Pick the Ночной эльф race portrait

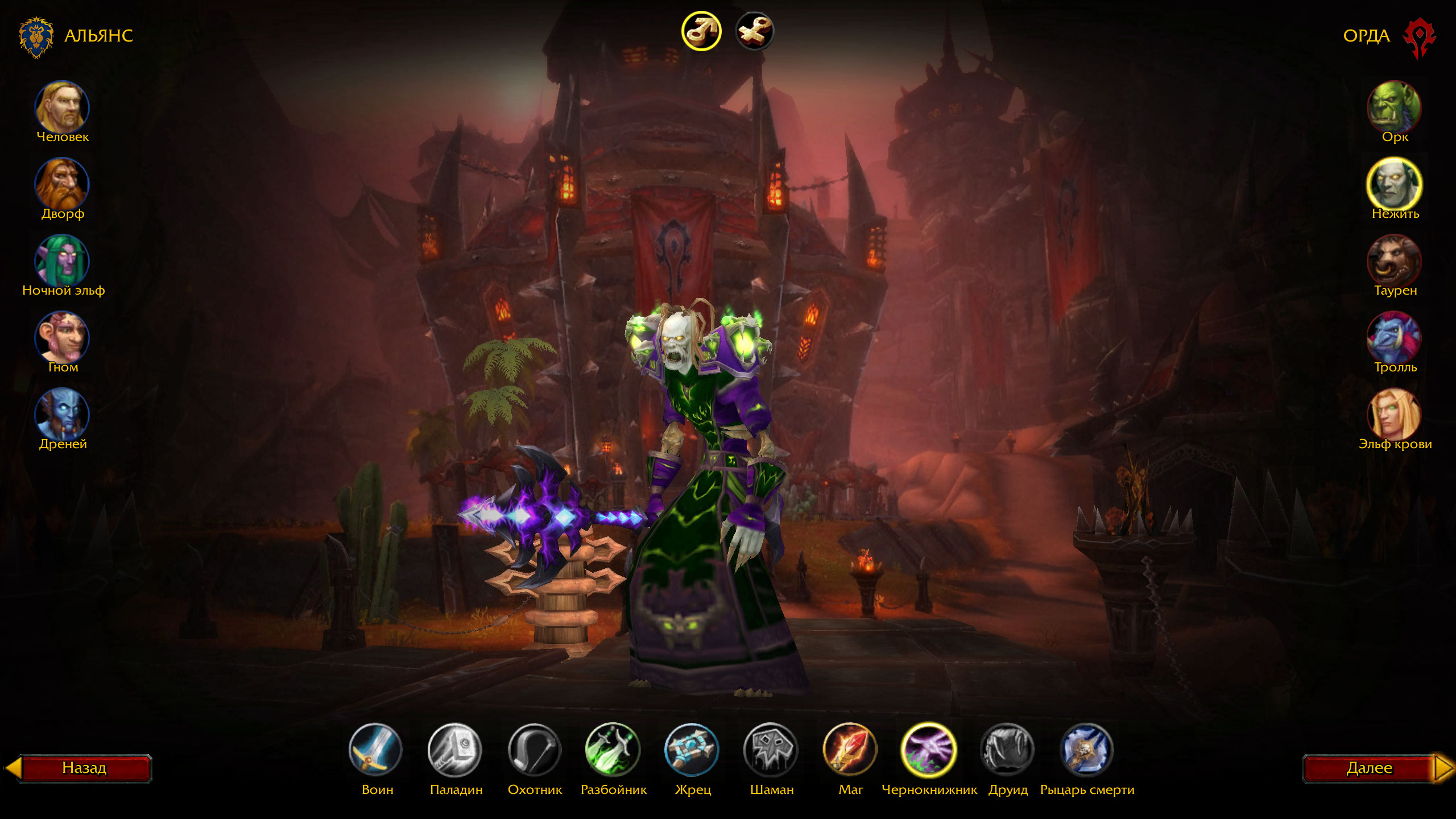click(x=62, y=260)
